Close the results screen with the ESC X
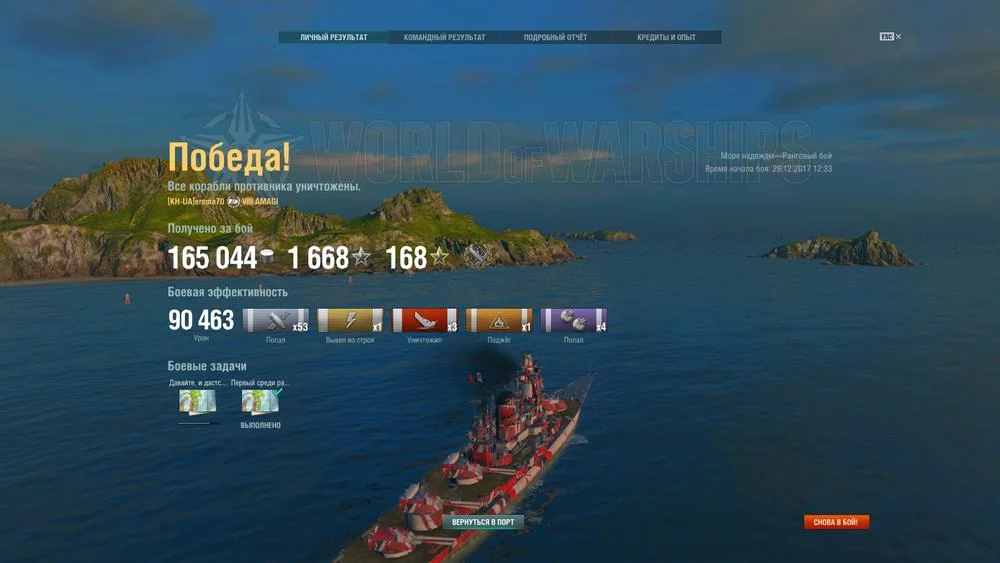 (x=898, y=37)
